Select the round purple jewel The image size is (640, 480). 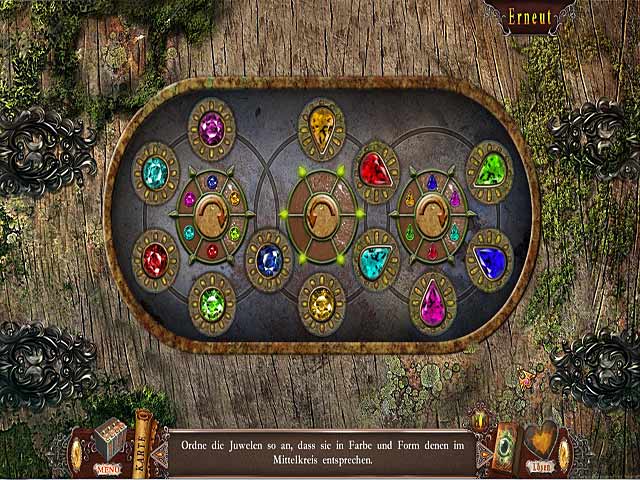211,127
